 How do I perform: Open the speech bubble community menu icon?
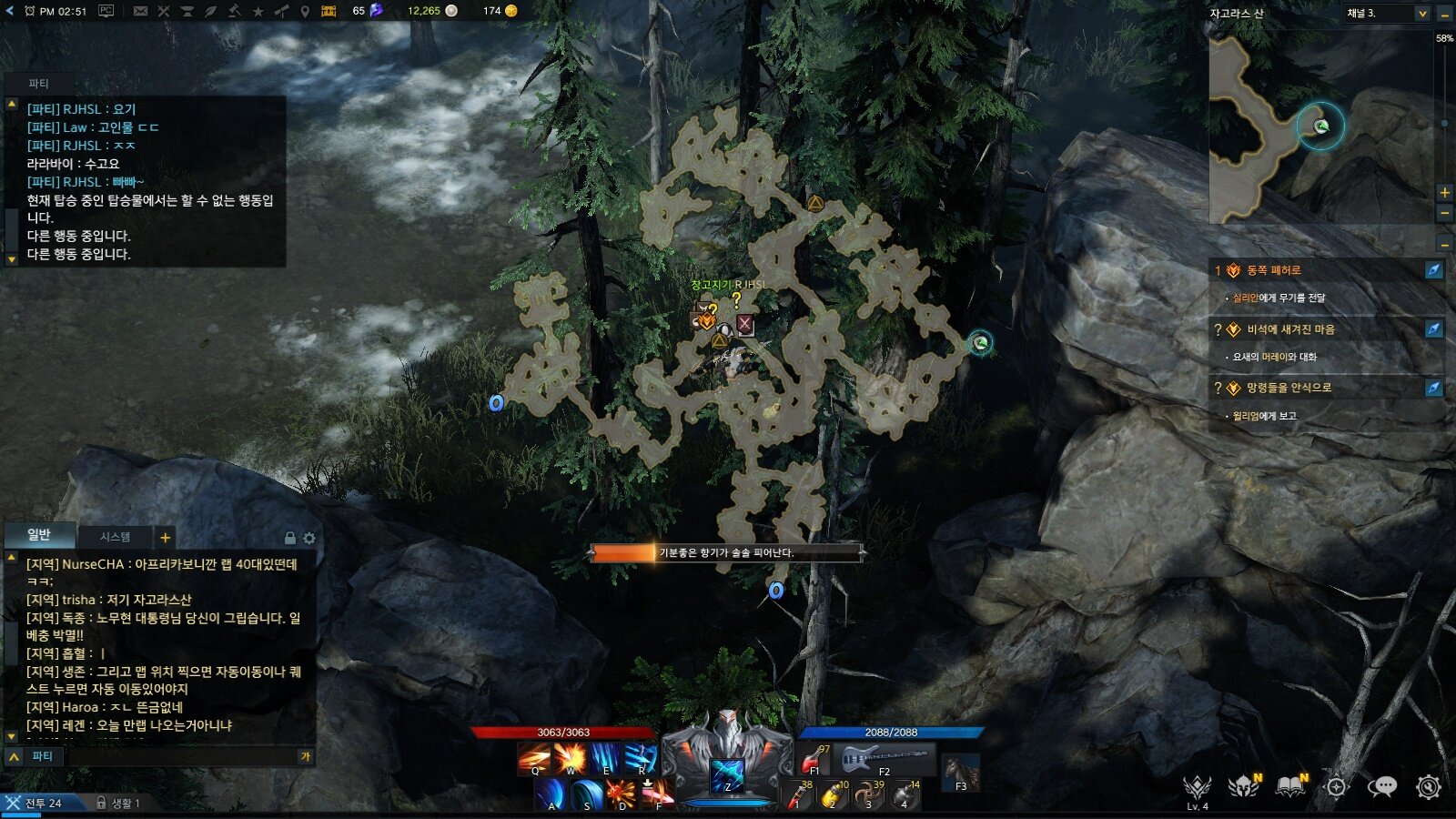[x=1381, y=786]
